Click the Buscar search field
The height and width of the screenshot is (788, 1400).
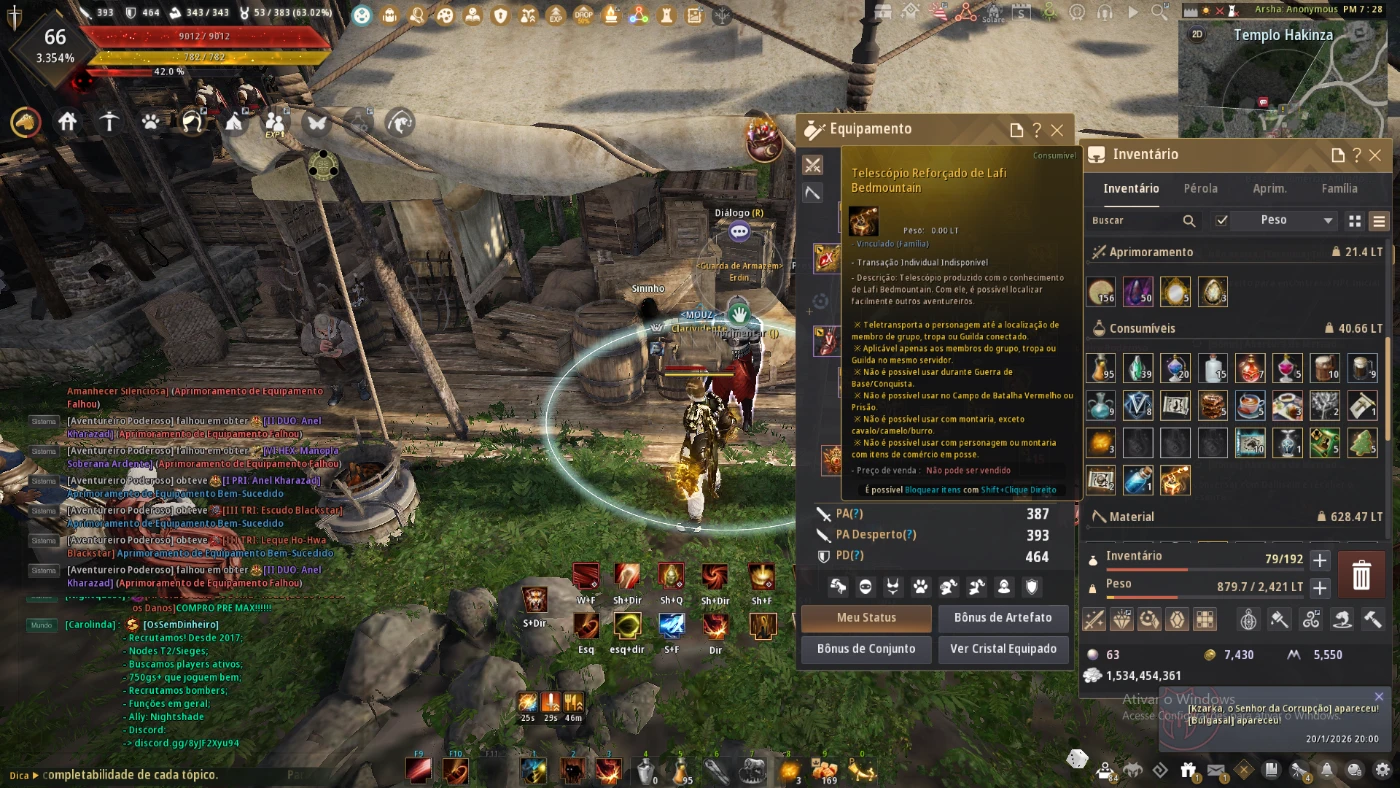(x=1135, y=220)
